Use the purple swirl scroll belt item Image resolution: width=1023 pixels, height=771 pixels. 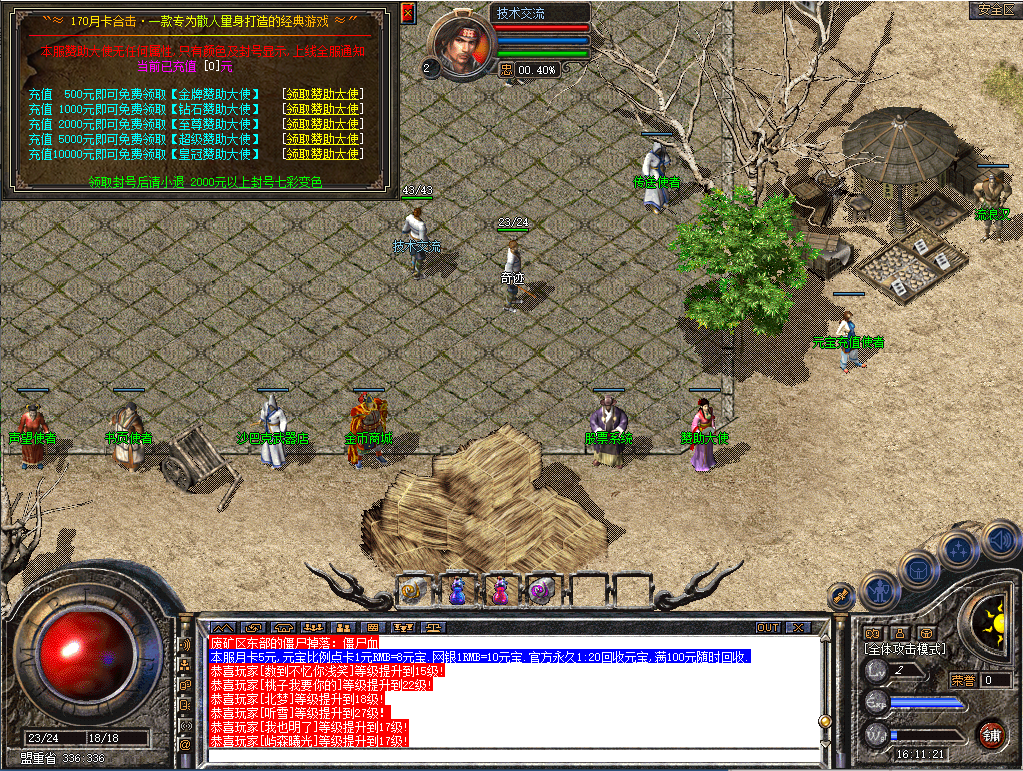(541, 591)
